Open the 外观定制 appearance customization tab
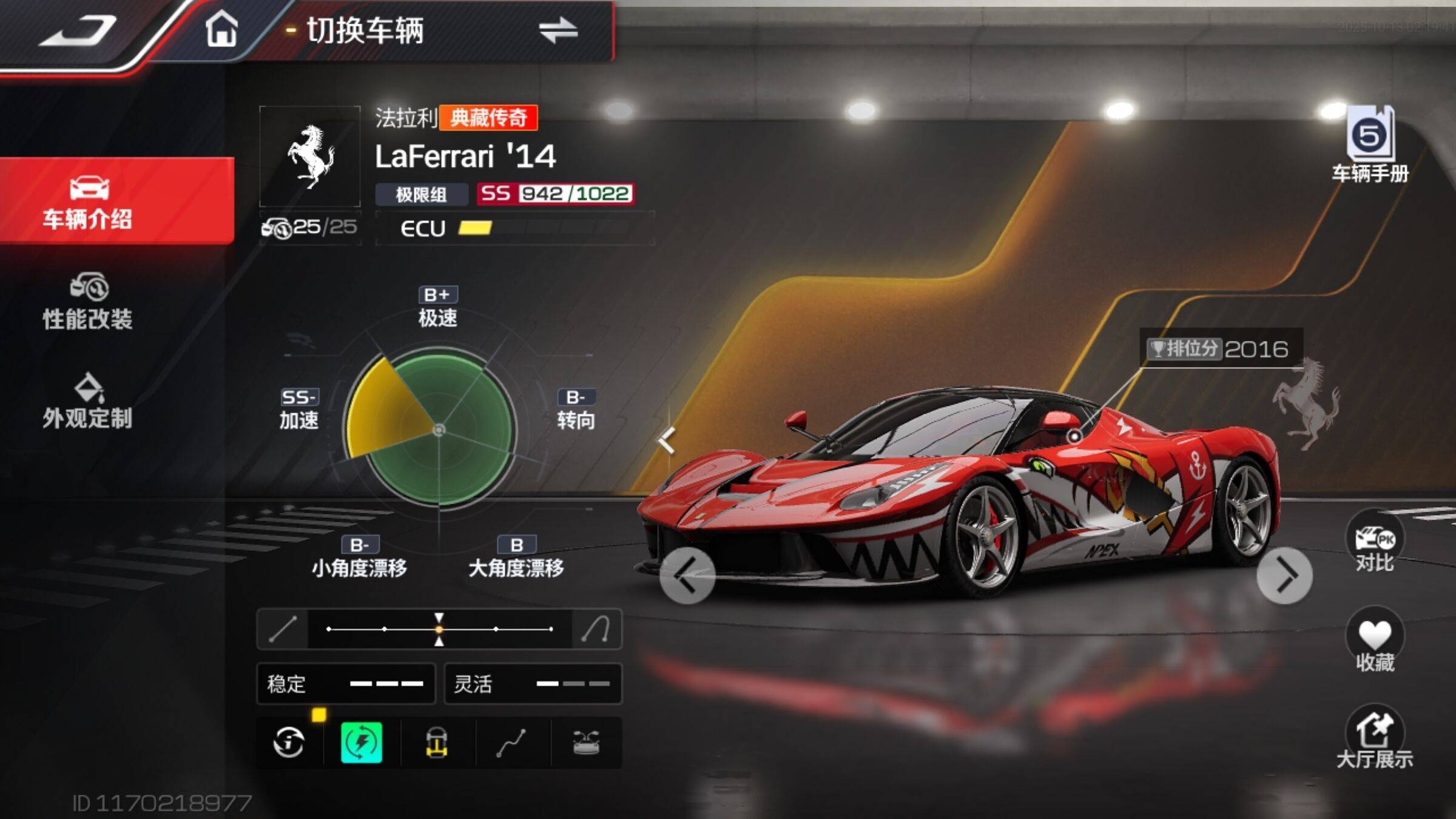Screen dimensions: 1456x819 coord(88,401)
